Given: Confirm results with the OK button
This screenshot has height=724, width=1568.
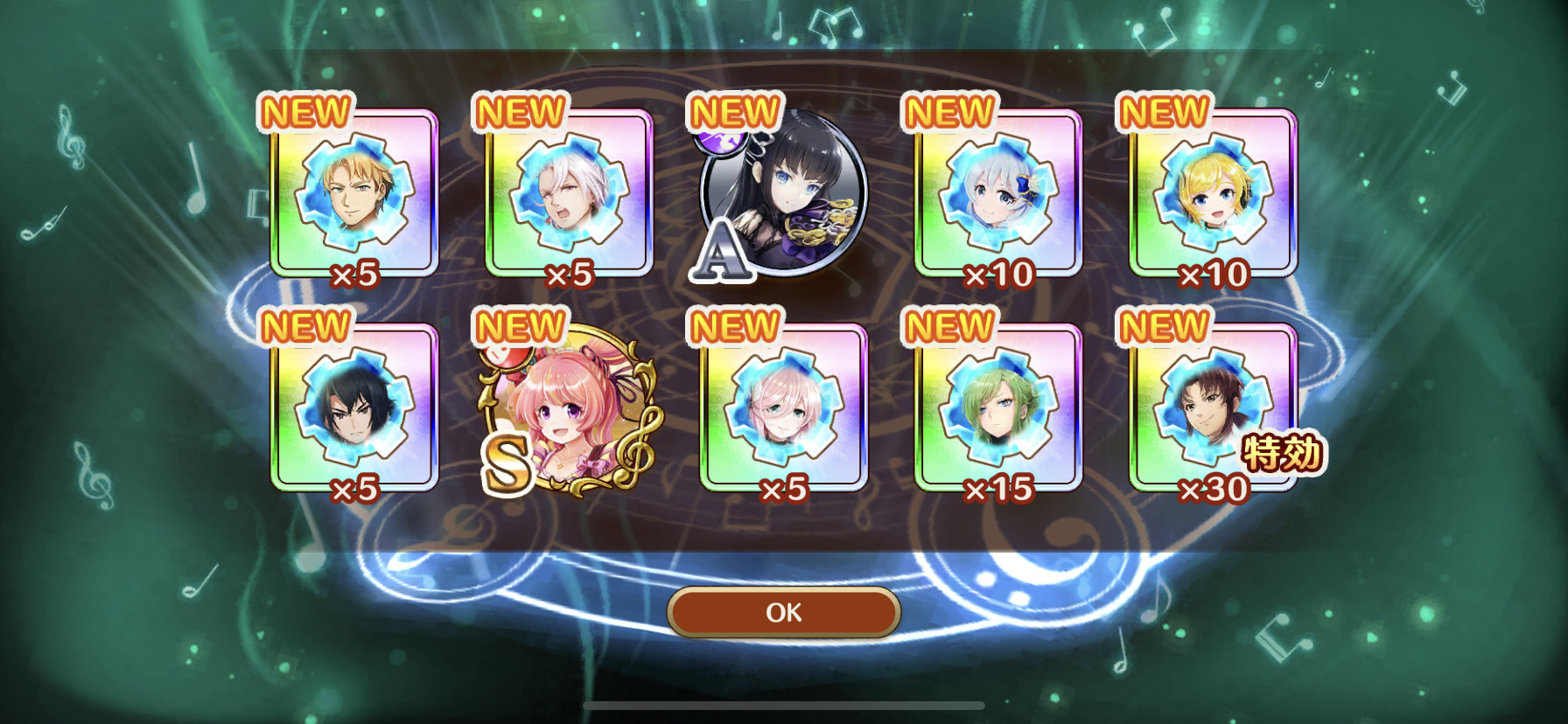Looking at the screenshot, I should click(x=783, y=612).
